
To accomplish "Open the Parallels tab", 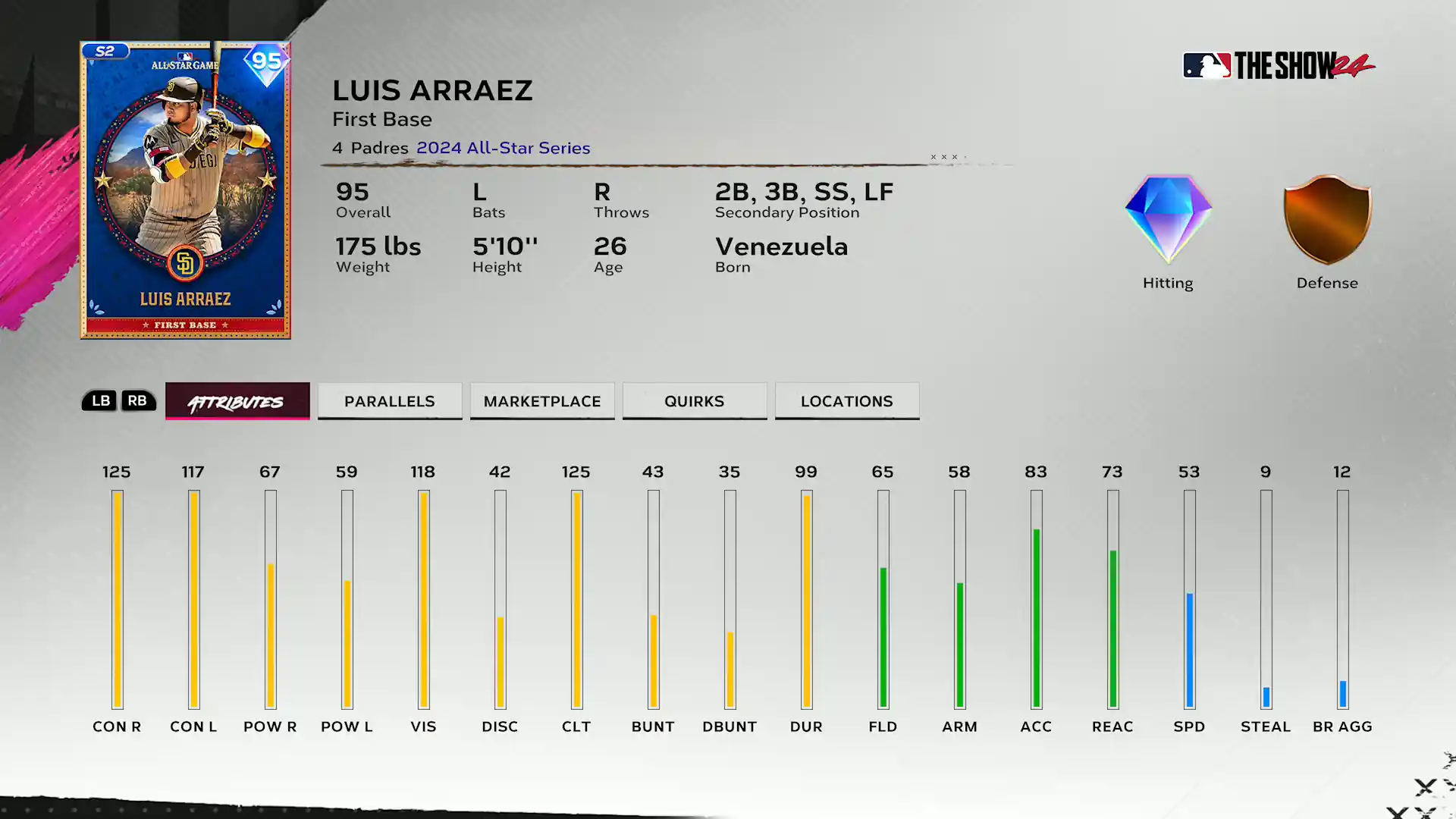I will click(x=390, y=401).
